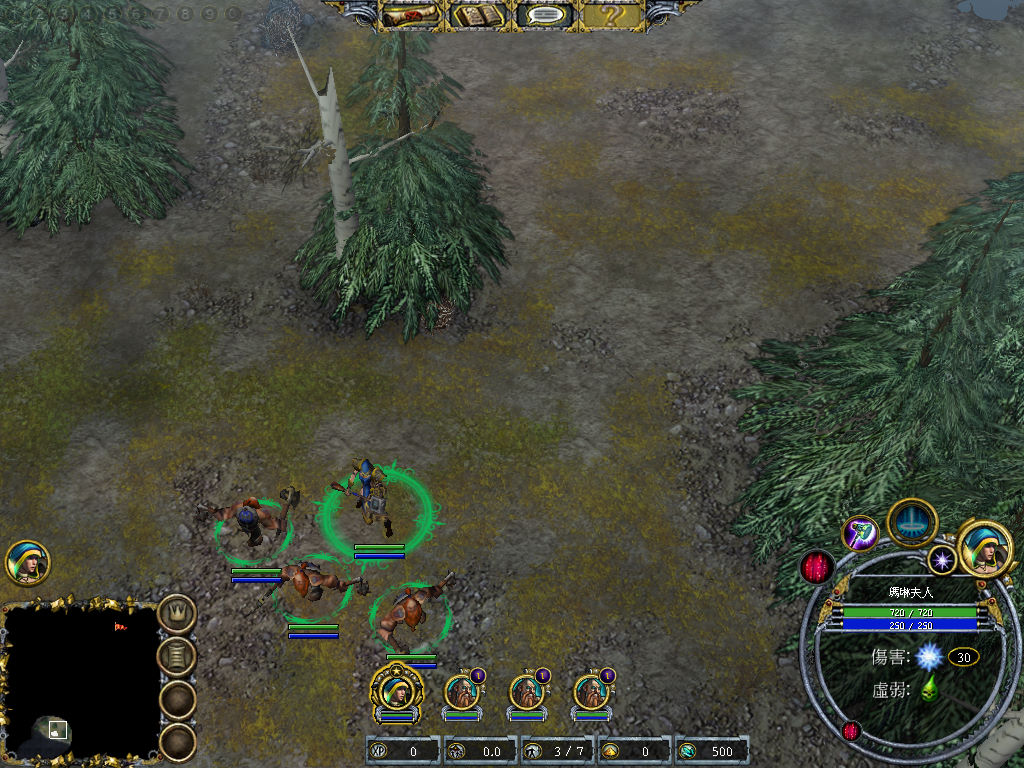This screenshot has height=768, width=1024.
Task: Select the hero portrait above the minimap
Action: click(27, 563)
